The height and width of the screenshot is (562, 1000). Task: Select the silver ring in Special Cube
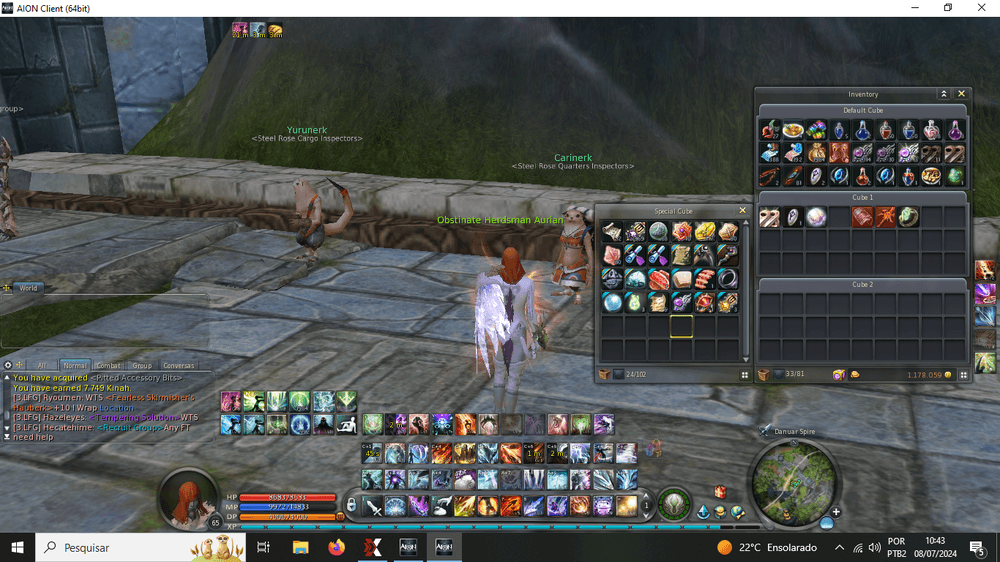[x=727, y=277]
